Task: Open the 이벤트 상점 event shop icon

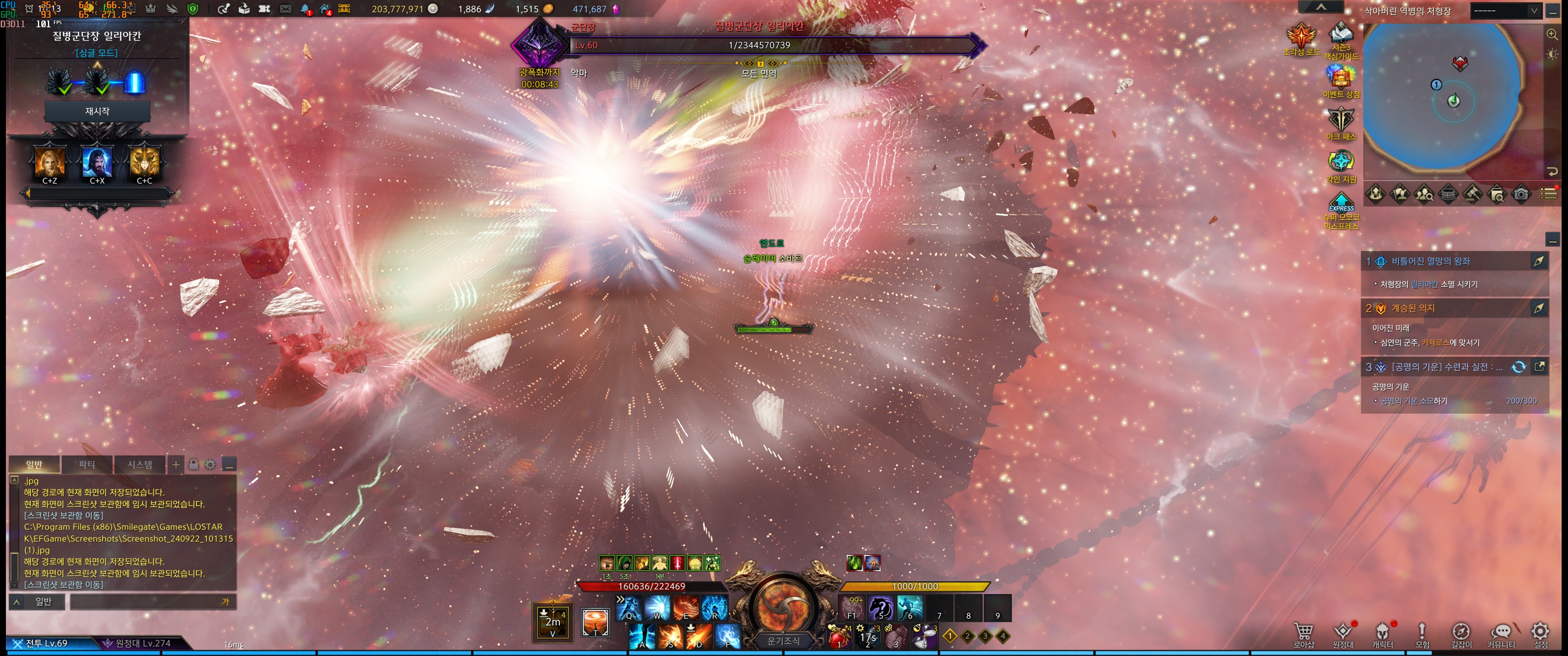Action: pos(1341,80)
